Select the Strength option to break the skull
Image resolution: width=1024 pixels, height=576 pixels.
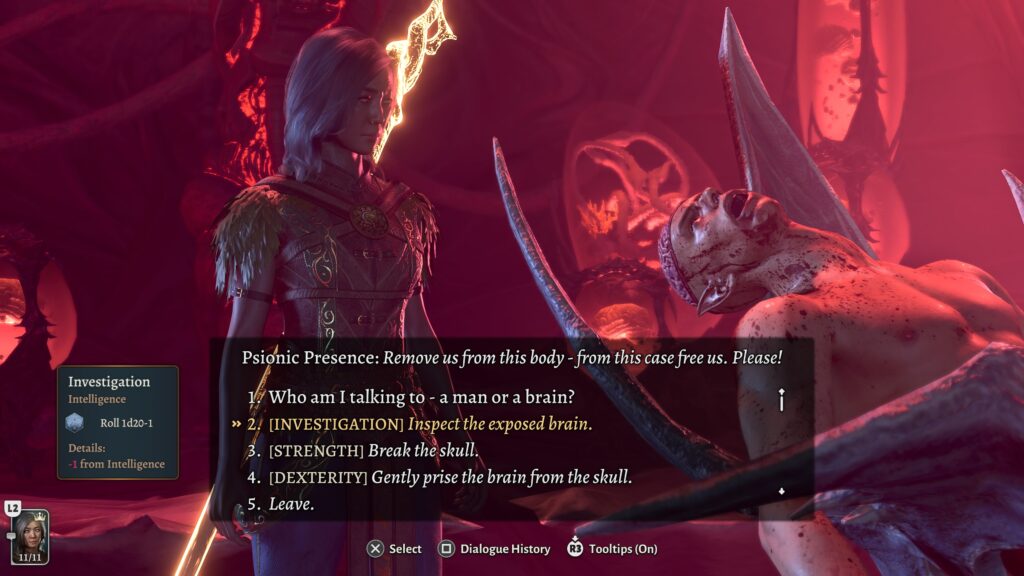point(373,450)
